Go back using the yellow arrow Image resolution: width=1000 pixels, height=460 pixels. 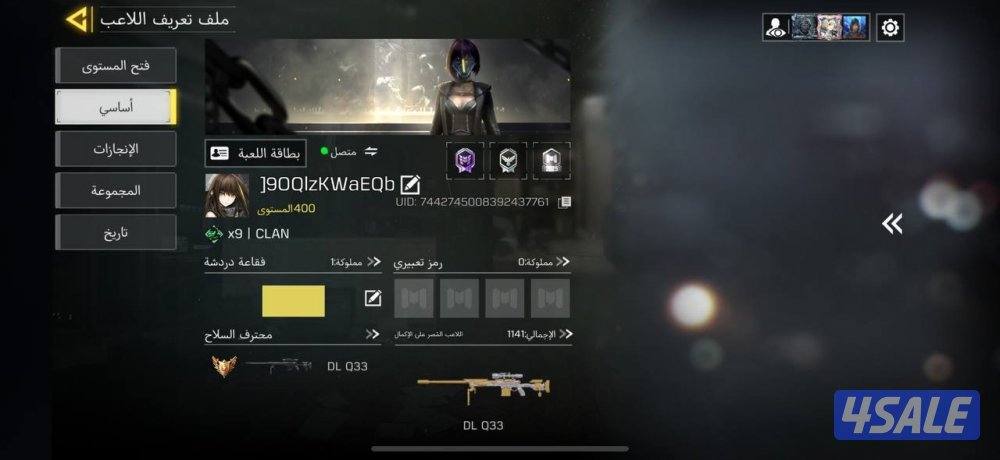78,19
